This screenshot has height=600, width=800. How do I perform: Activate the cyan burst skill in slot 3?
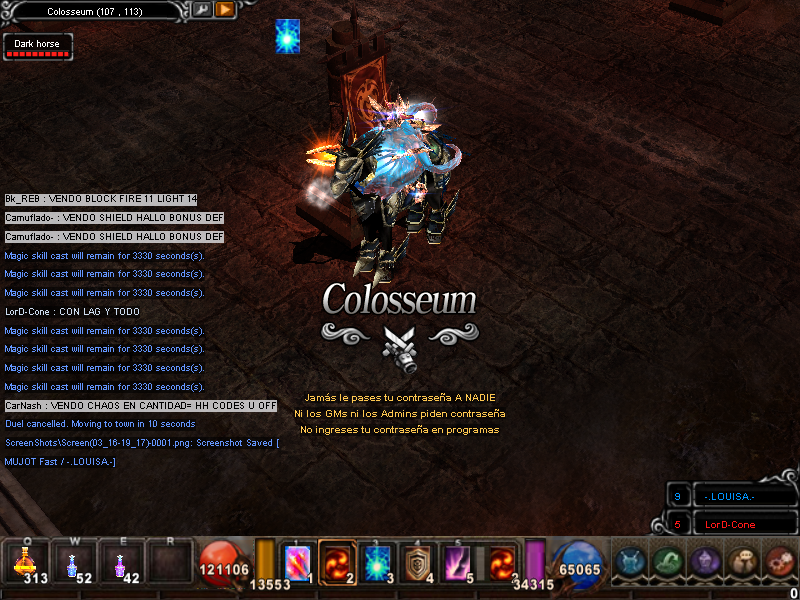tap(377, 562)
